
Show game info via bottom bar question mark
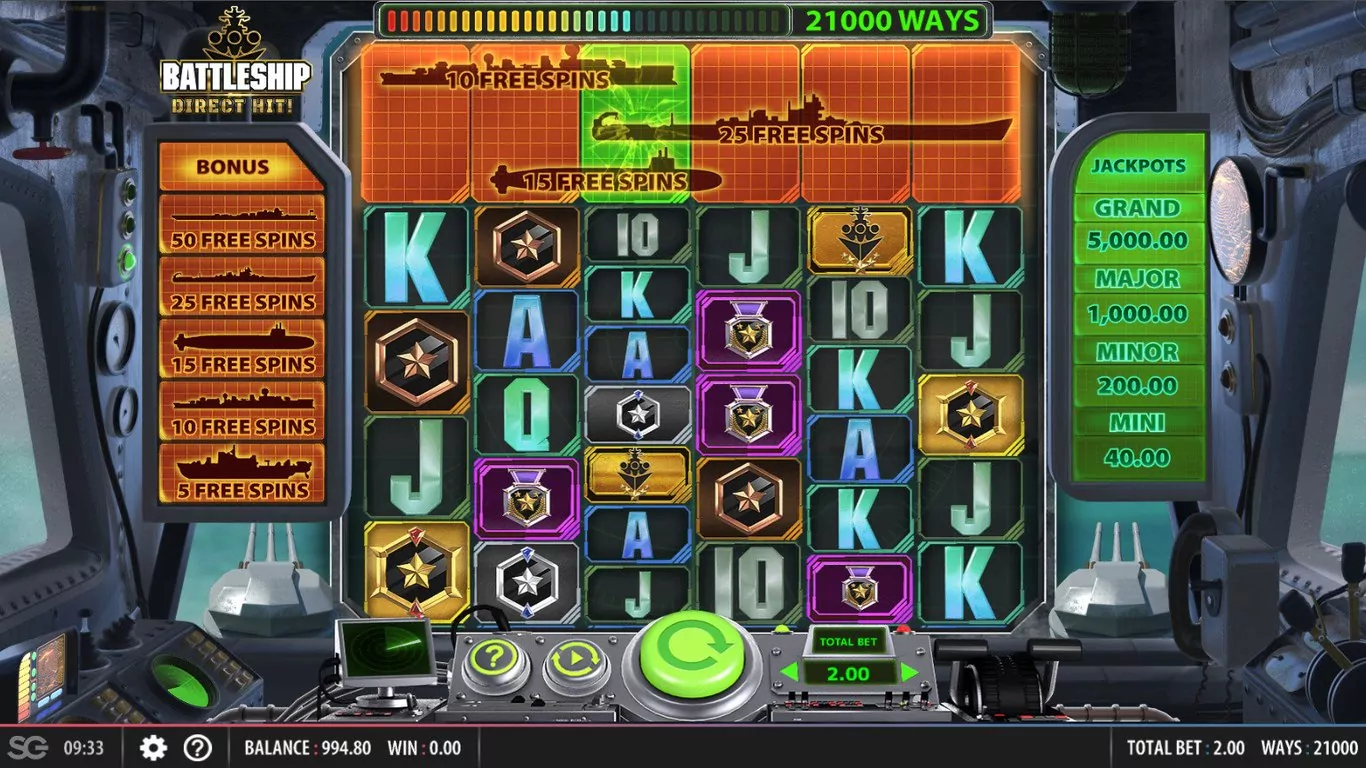click(198, 747)
